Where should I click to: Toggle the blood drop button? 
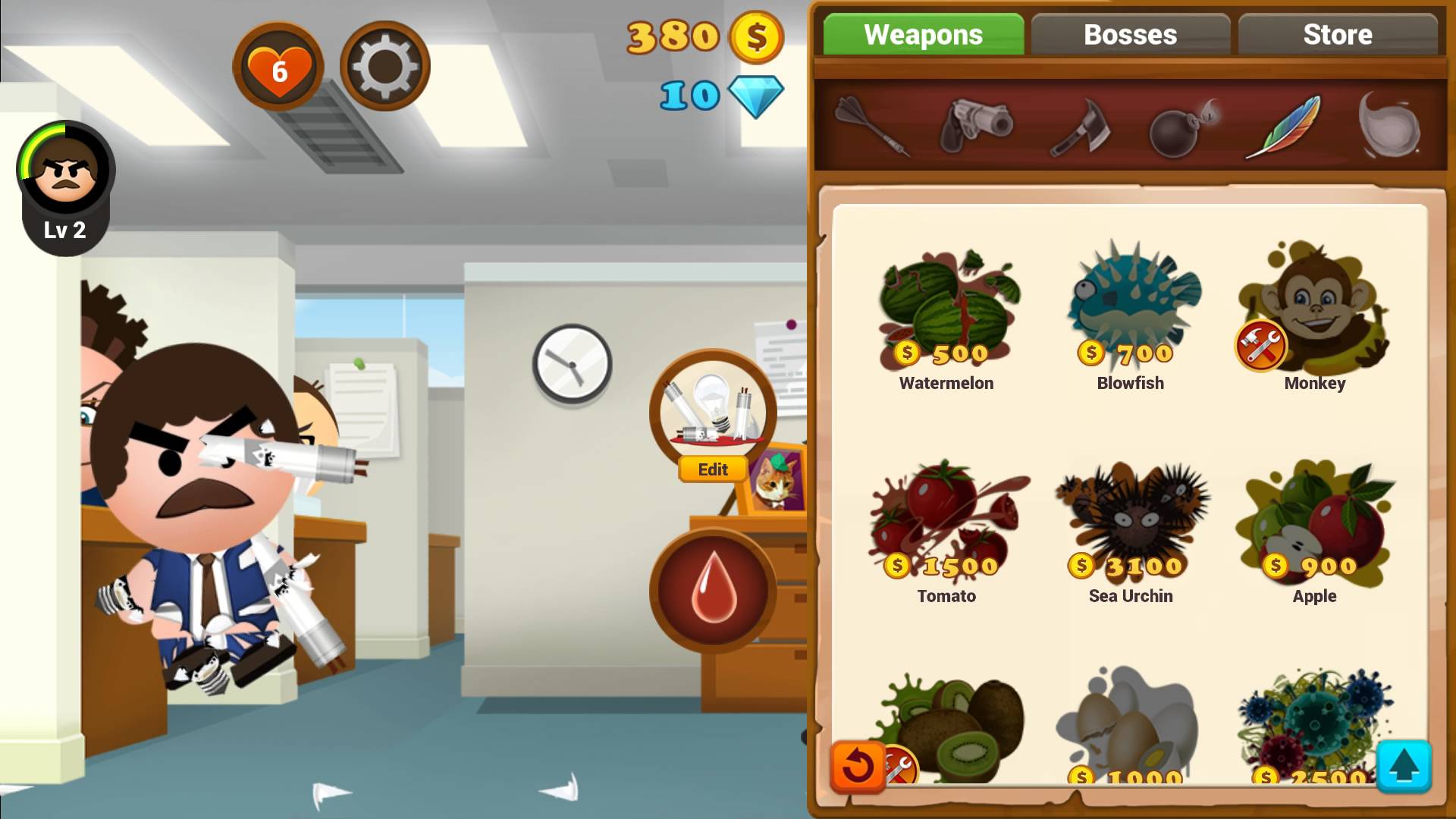pos(713,591)
